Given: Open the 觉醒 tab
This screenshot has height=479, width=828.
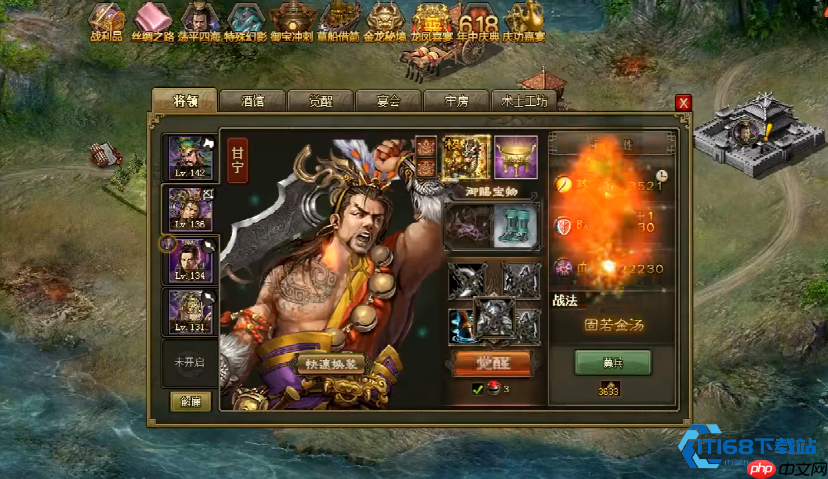Looking at the screenshot, I should [320, 101].
